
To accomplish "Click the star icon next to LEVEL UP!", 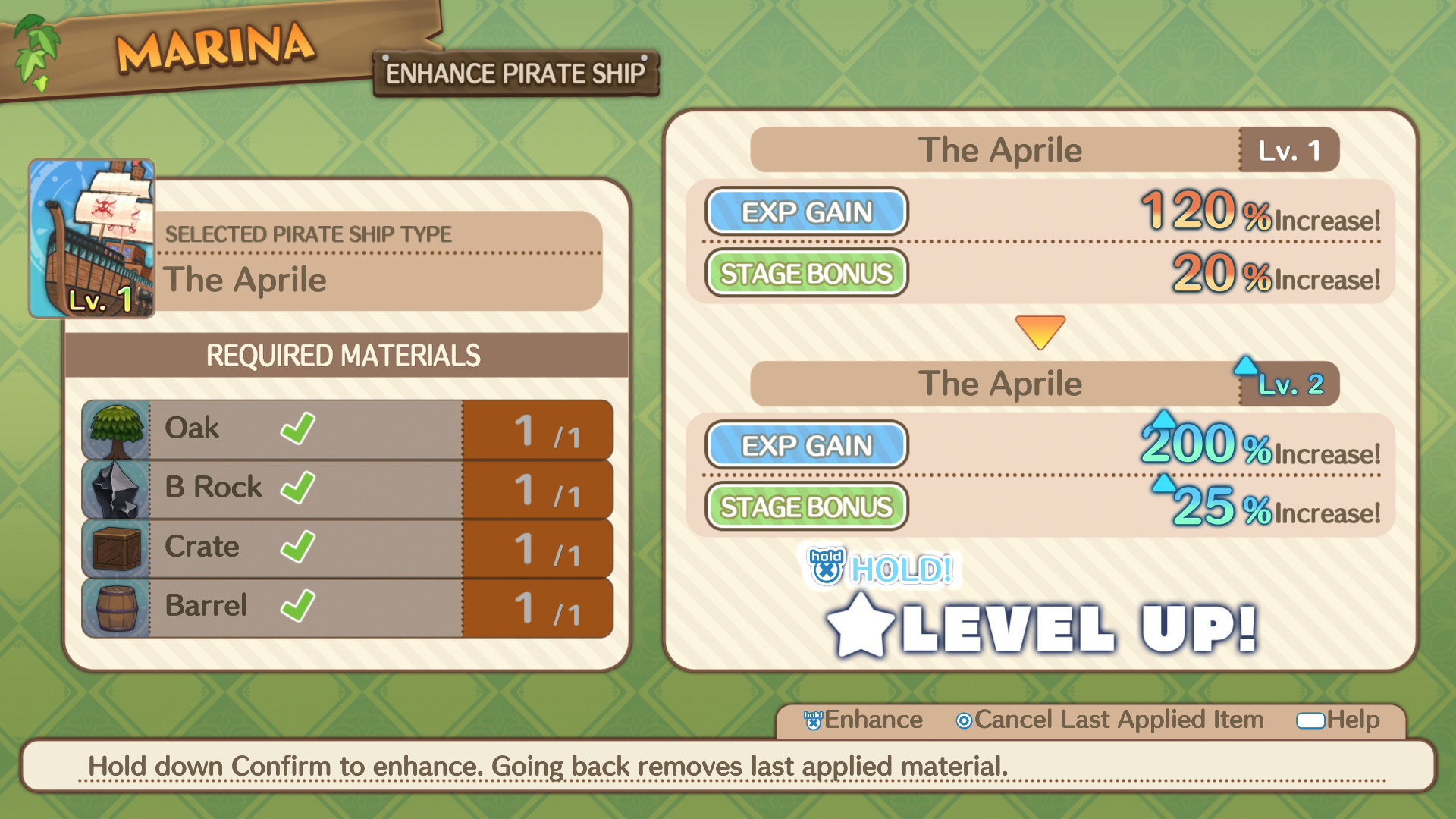I will [861, 626].
